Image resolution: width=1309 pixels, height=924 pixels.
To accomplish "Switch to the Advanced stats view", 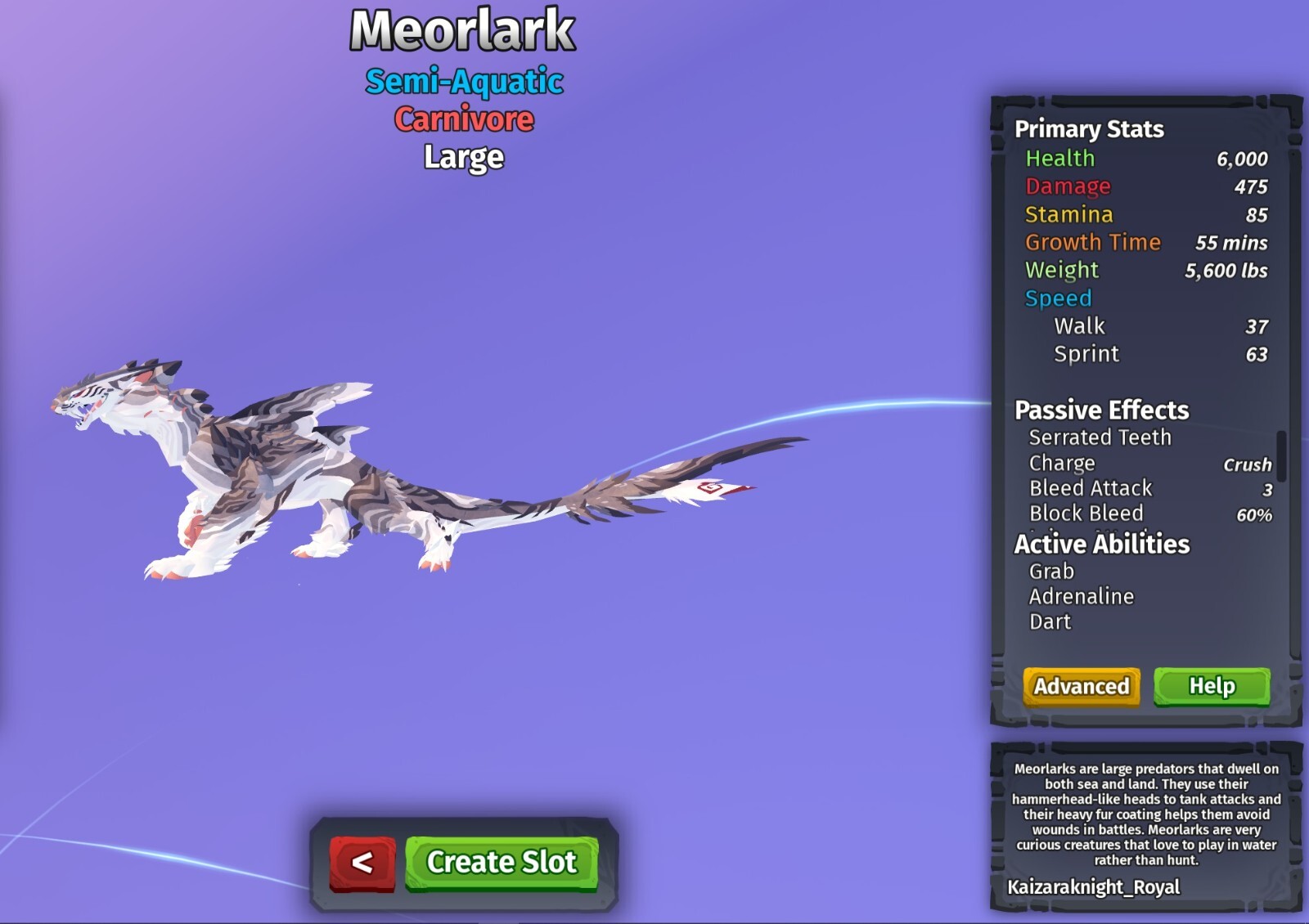I will point(1081,688).
